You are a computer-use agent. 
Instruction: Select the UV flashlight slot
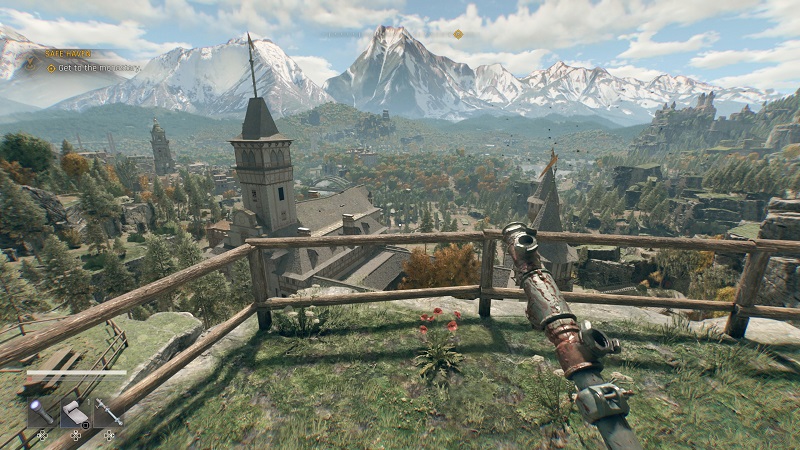[42, 412]
